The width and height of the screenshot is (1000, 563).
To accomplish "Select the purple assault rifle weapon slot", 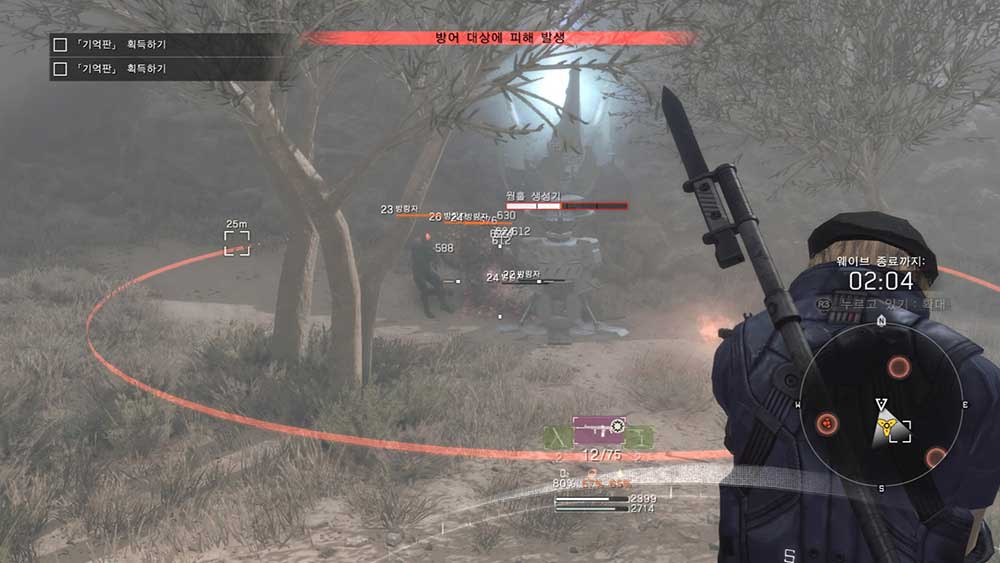I will (x=598, y=429).
